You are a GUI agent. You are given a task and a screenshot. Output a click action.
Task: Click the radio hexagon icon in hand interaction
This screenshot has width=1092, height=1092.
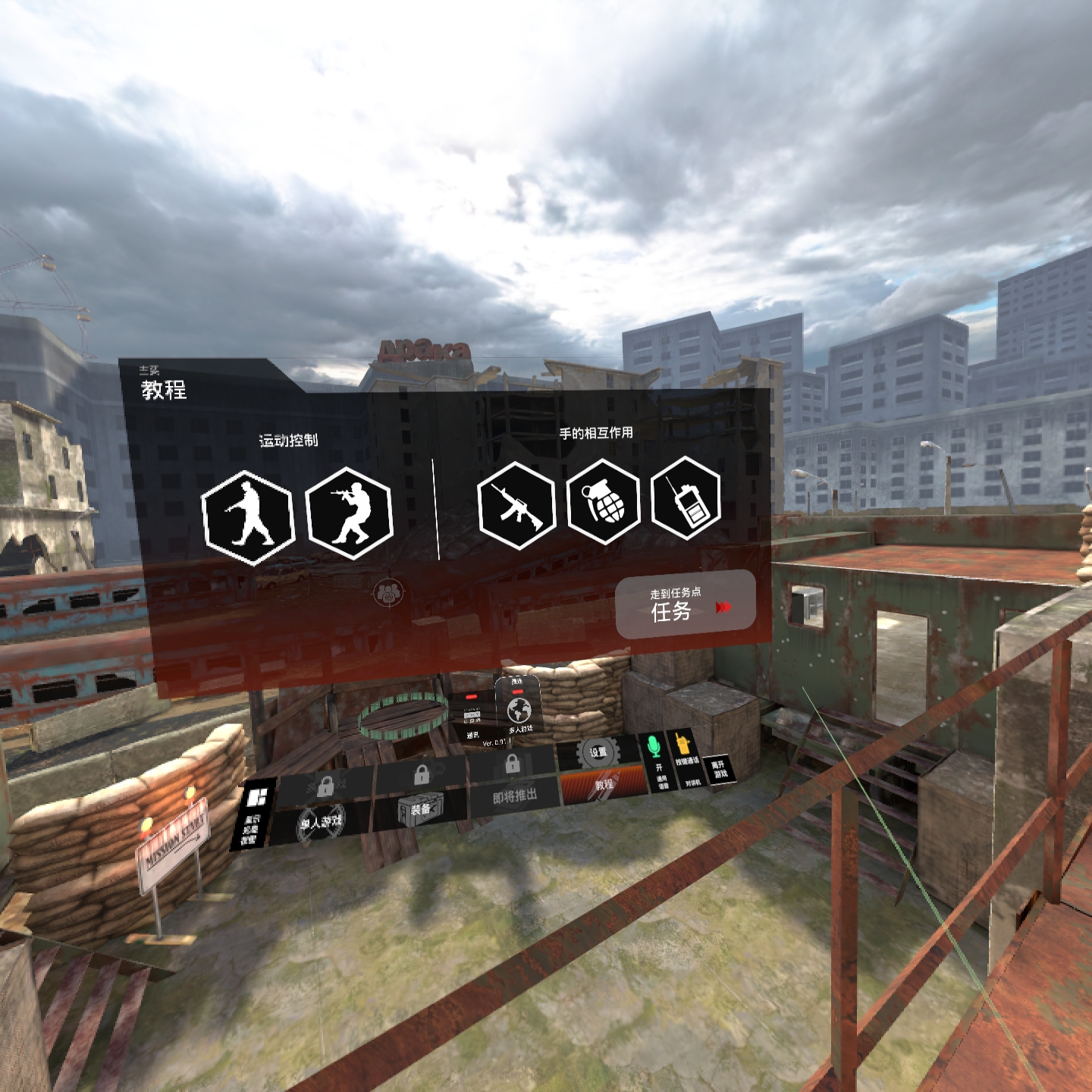coord(685,503)
